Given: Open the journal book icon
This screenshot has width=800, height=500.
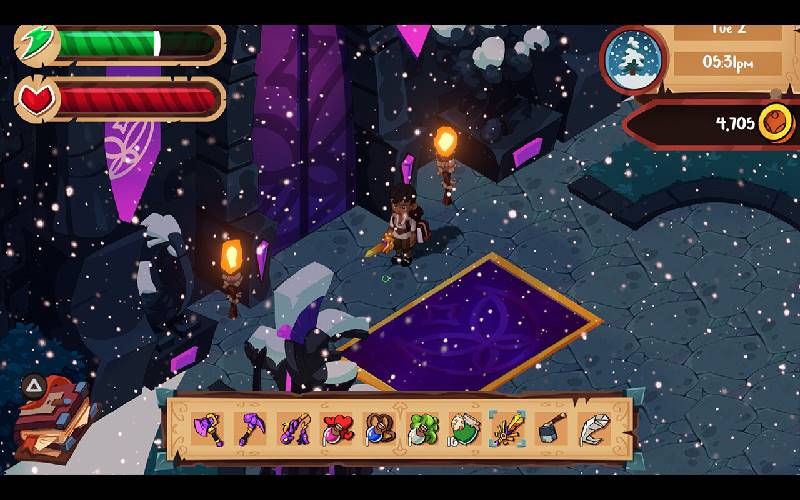Looking at the screenshot, I should (x=52, y=418).
